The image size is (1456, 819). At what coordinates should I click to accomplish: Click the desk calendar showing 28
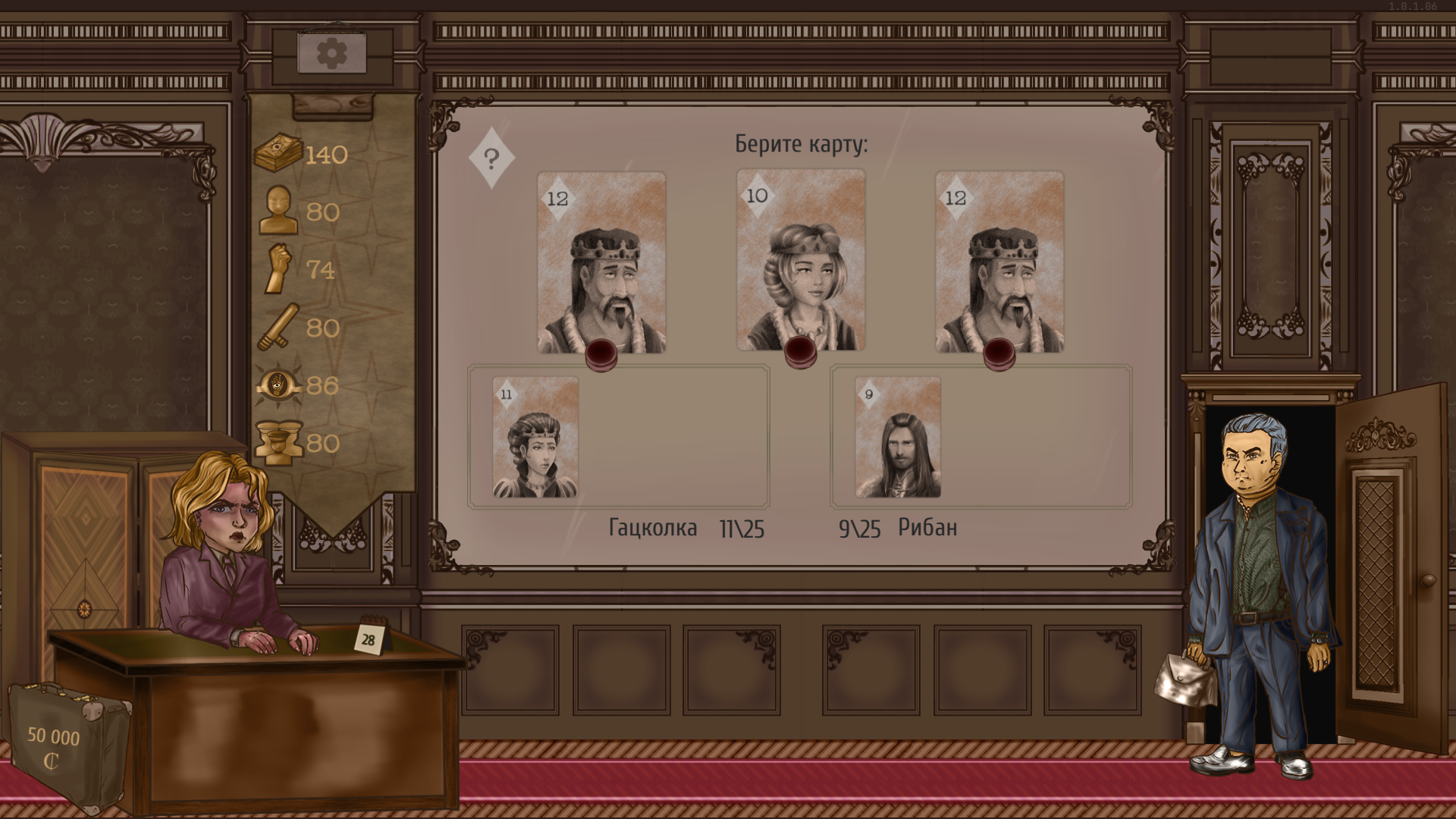pyautogui.click(x=369, y=640)
